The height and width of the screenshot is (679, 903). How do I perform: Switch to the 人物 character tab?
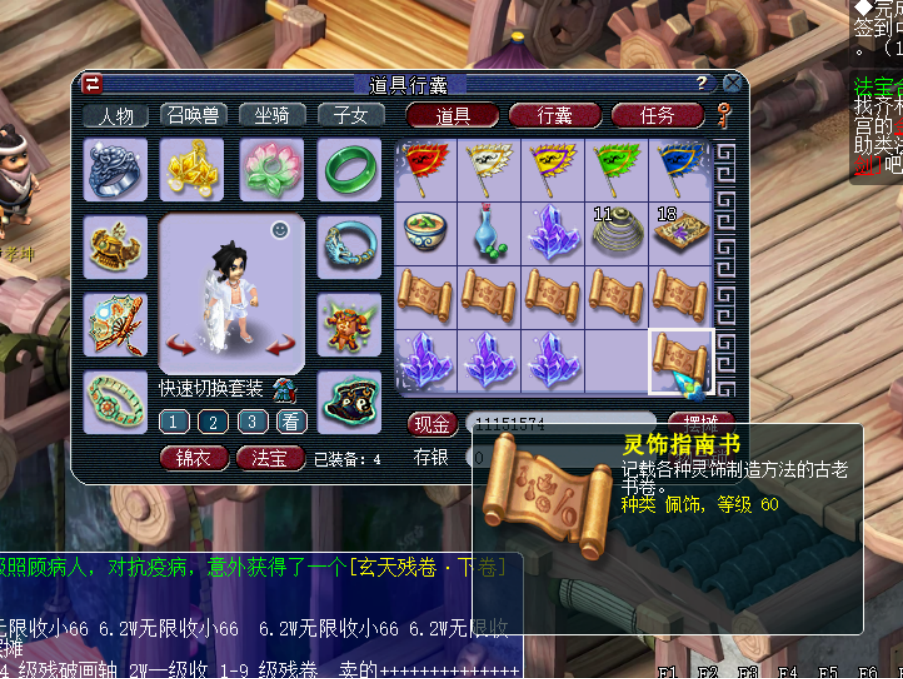coord(116,116)
